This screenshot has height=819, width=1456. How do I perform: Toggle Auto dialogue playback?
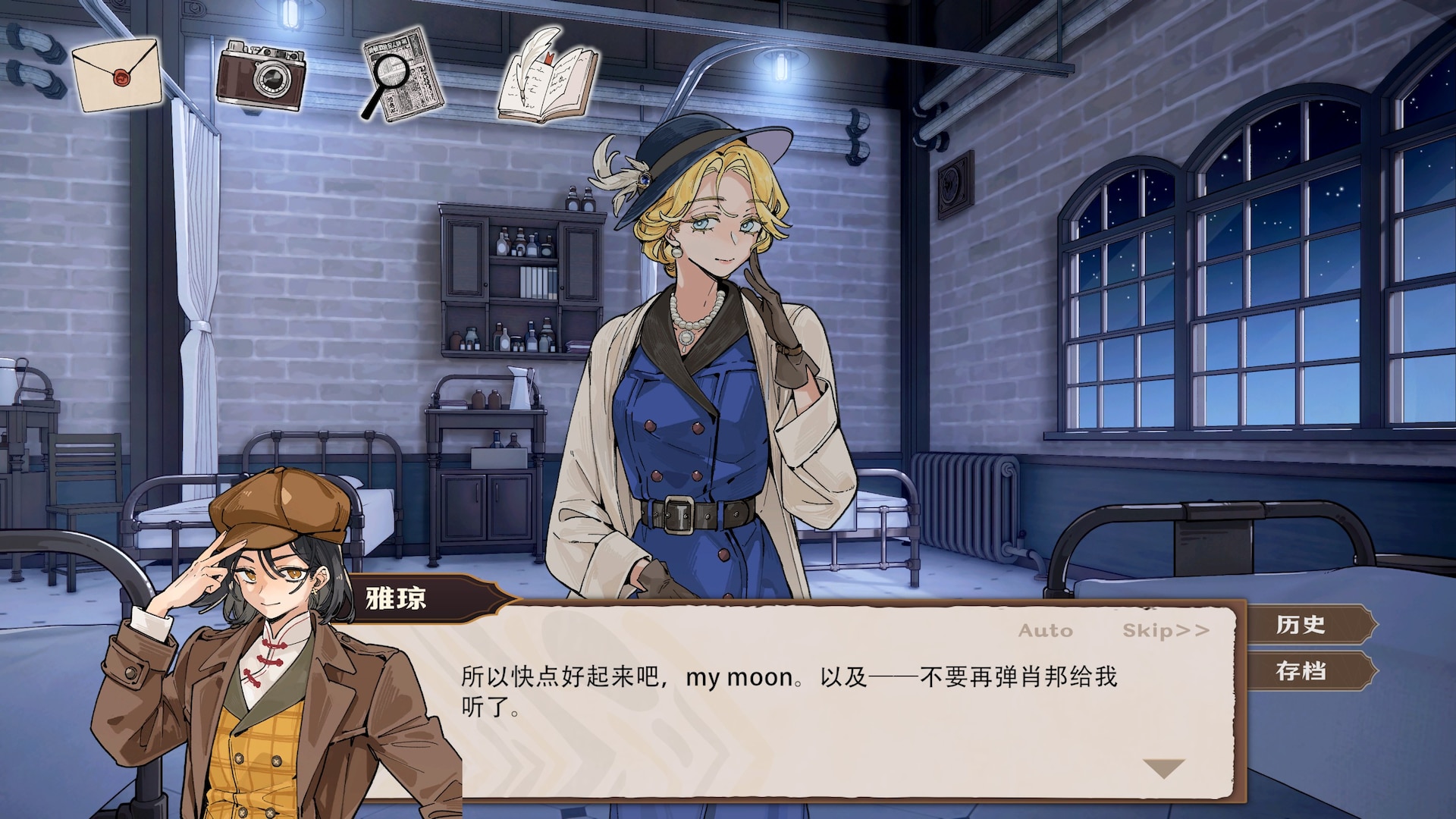tap(1045, 631)
